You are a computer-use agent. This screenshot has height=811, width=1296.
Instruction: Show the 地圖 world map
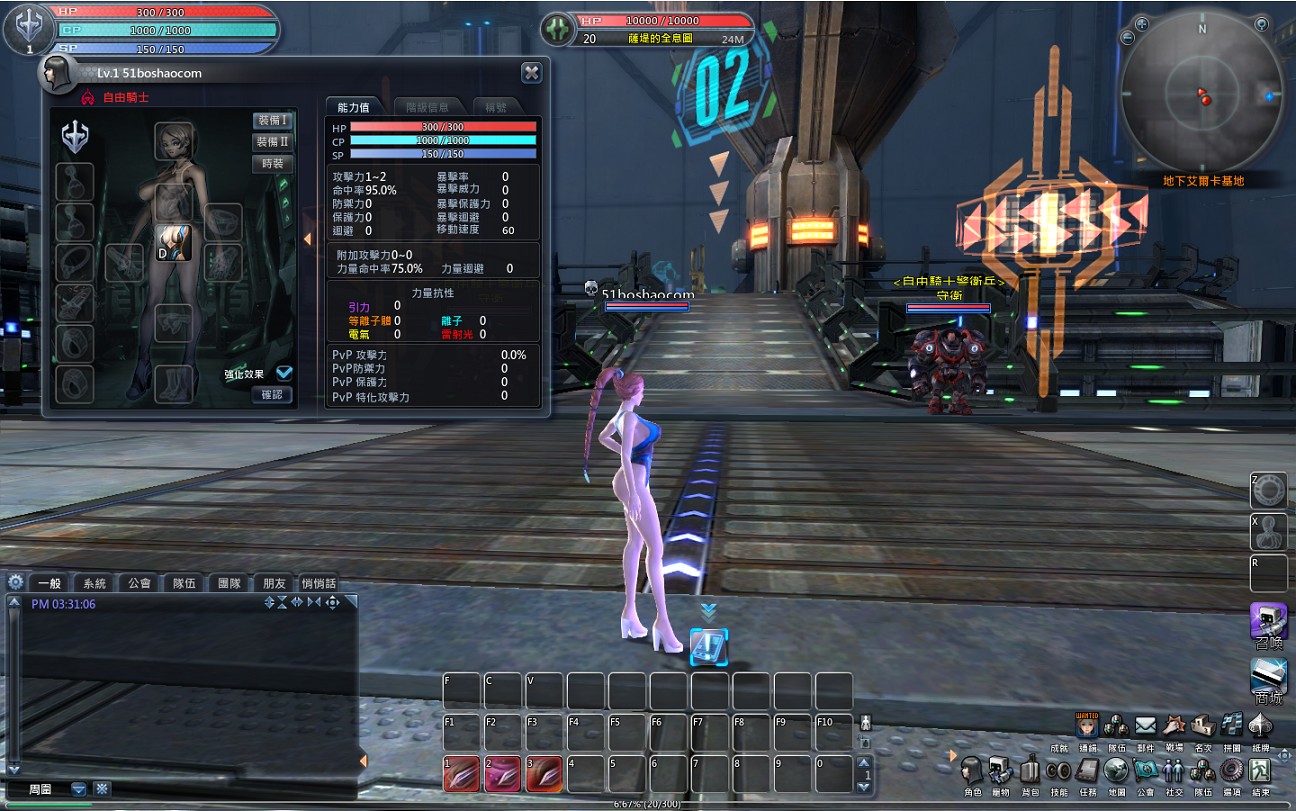[x=1117, y=770]
